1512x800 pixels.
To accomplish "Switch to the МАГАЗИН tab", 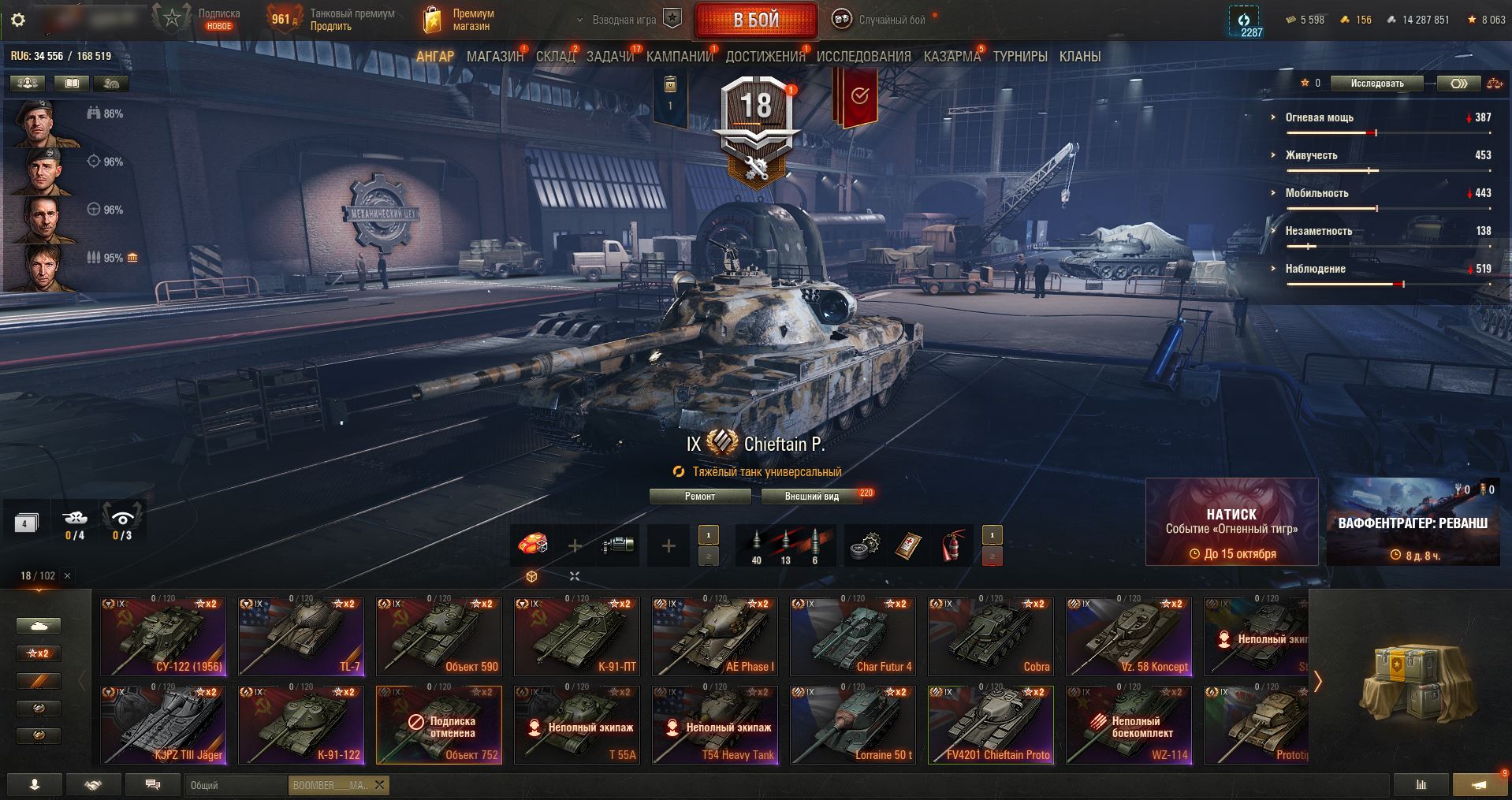I will 494,57.
